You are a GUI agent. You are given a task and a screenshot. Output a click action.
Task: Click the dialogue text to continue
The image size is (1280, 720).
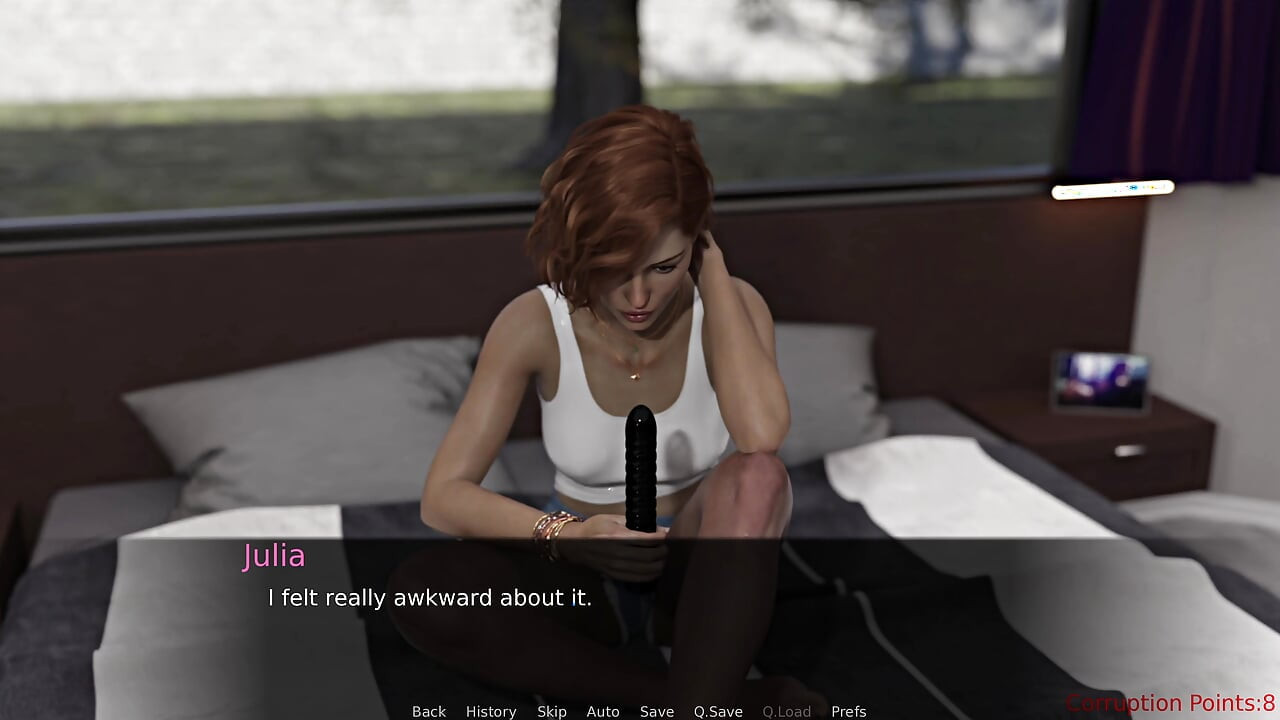coord(430,598)
